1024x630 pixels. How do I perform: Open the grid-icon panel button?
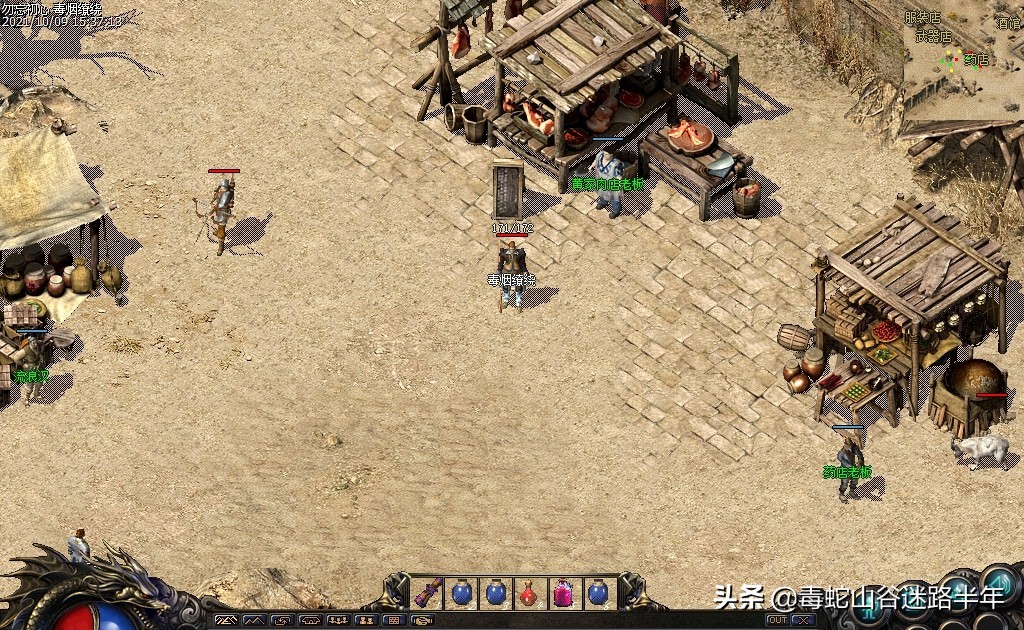click(394, 620)
